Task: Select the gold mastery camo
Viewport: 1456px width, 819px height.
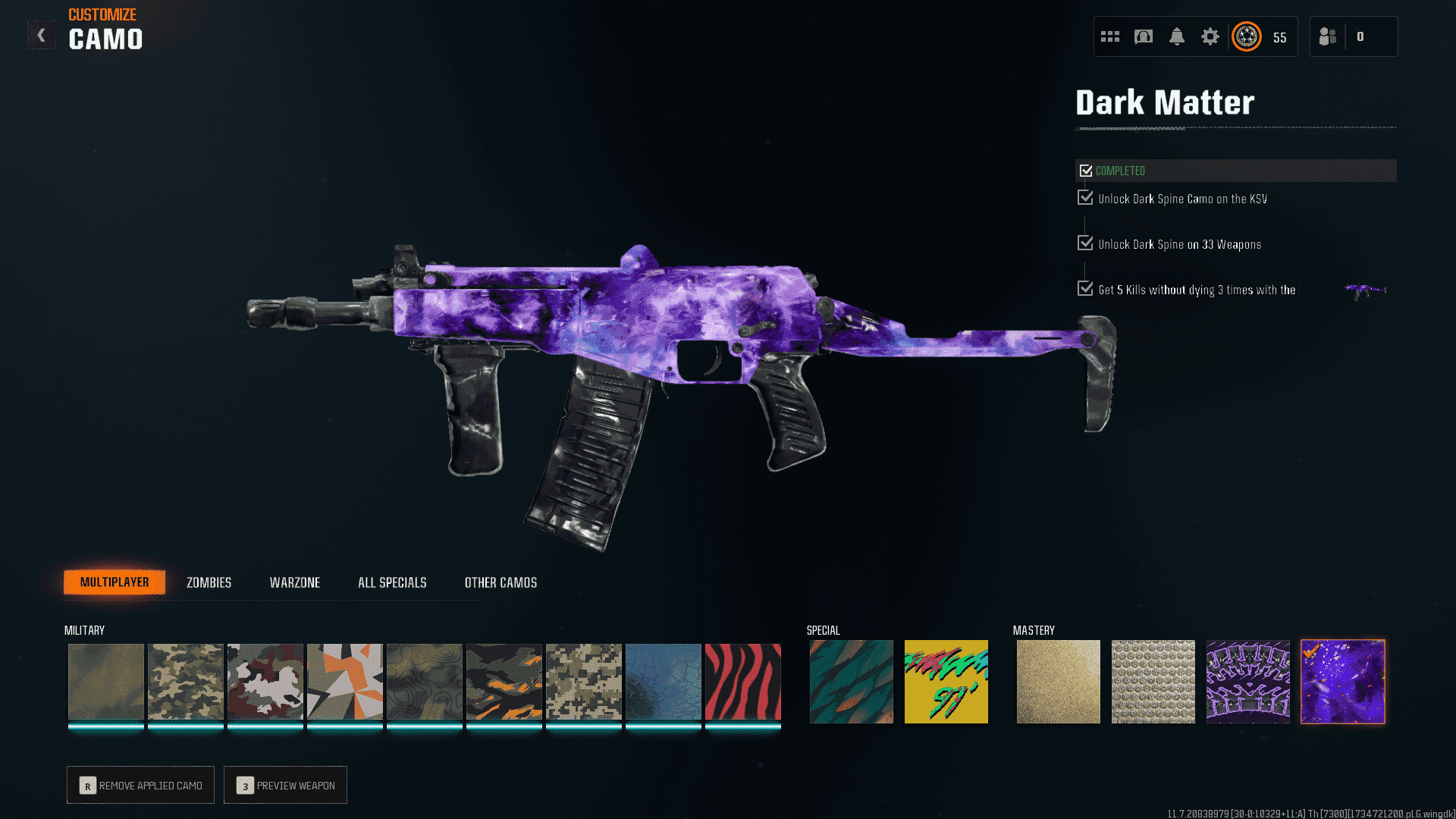Action: click(x=1058, y=681)
